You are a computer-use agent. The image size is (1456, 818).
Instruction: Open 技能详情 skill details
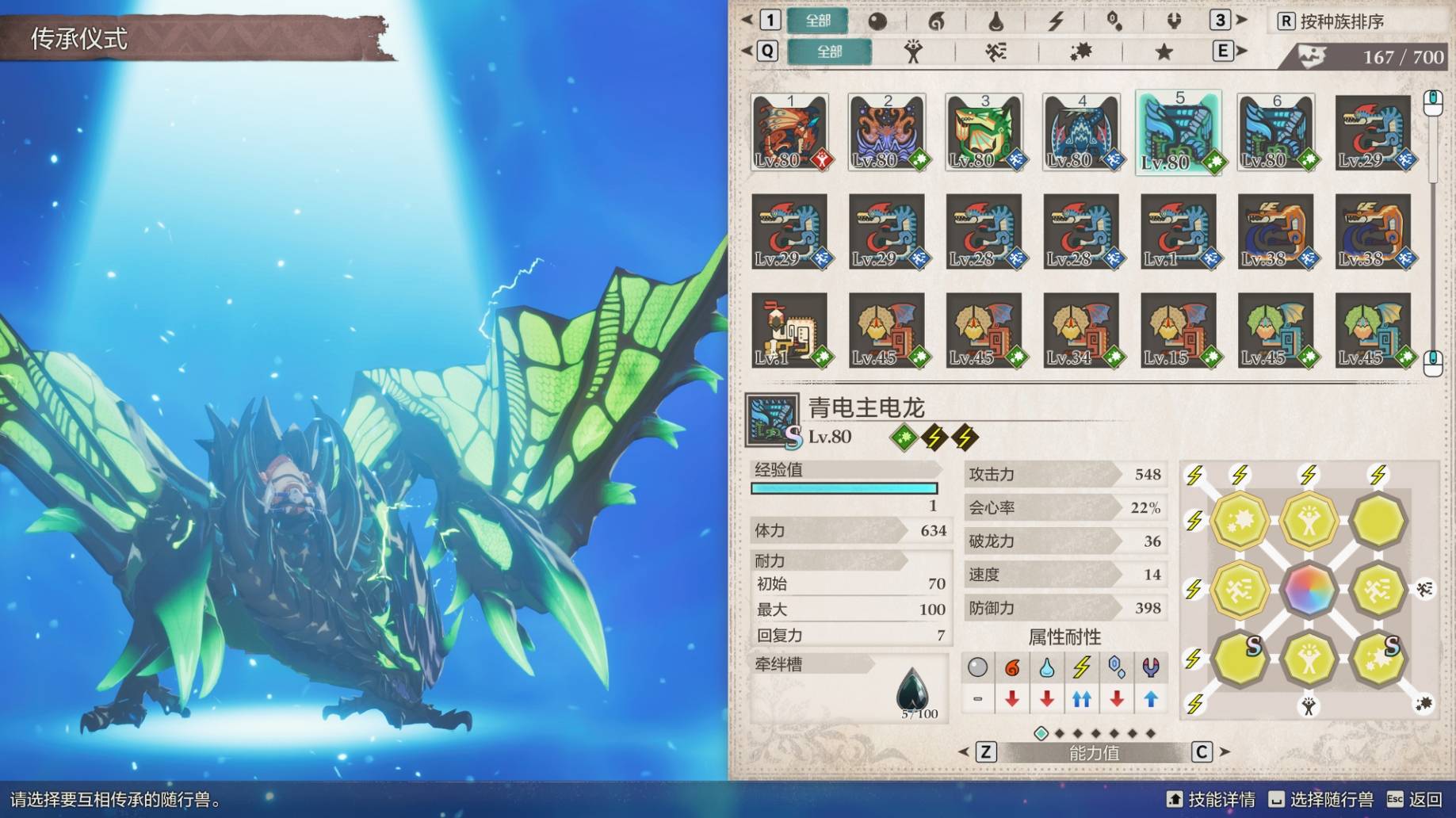1211,799
